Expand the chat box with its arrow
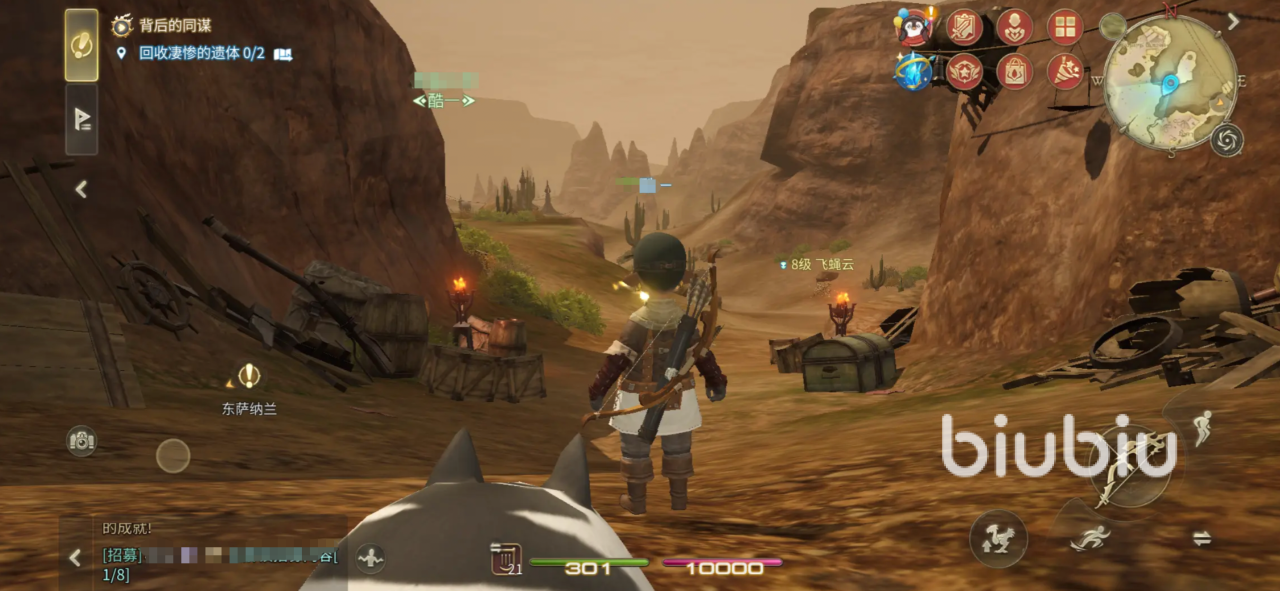Viewport: 1280px width, 591px height. (x=75, y=558)
